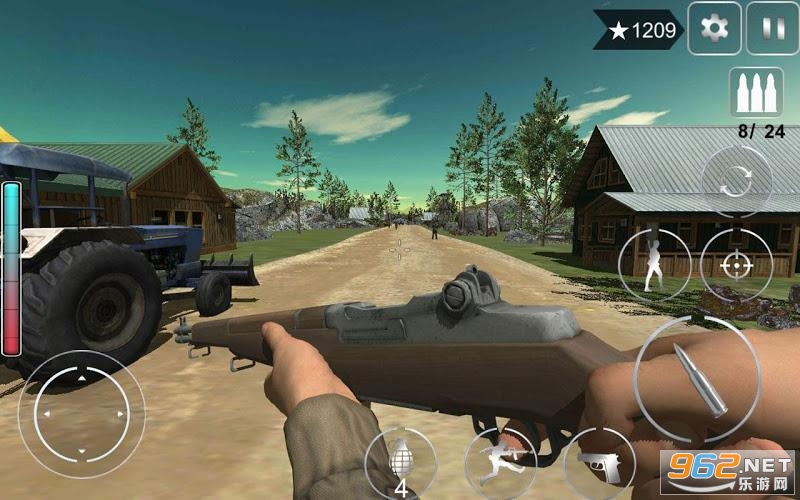Tap the movement joystick circle
This screenshot has height=500, width=800.
(x=81, y=413)
